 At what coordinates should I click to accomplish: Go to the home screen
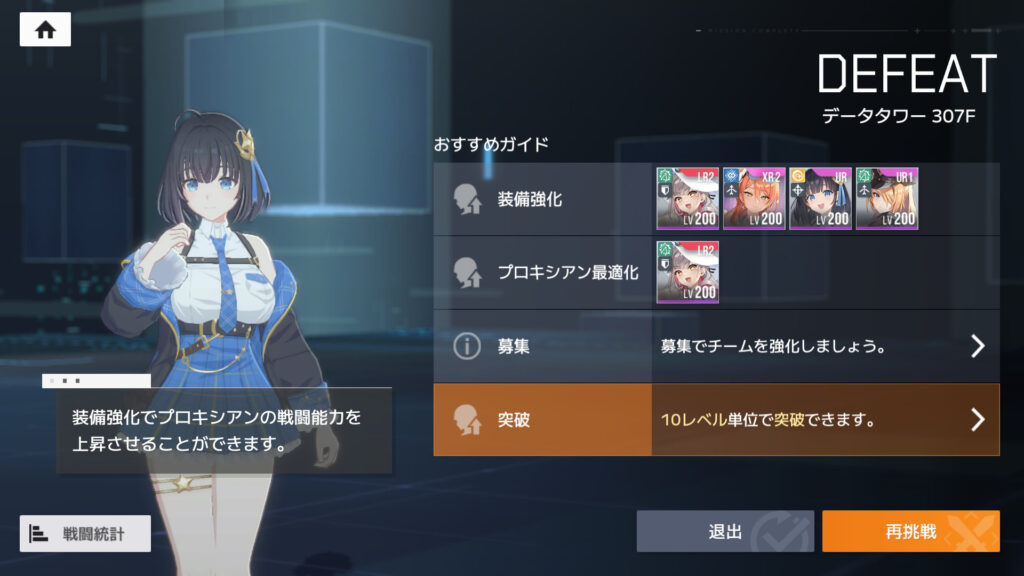click(x=45, y=29)
